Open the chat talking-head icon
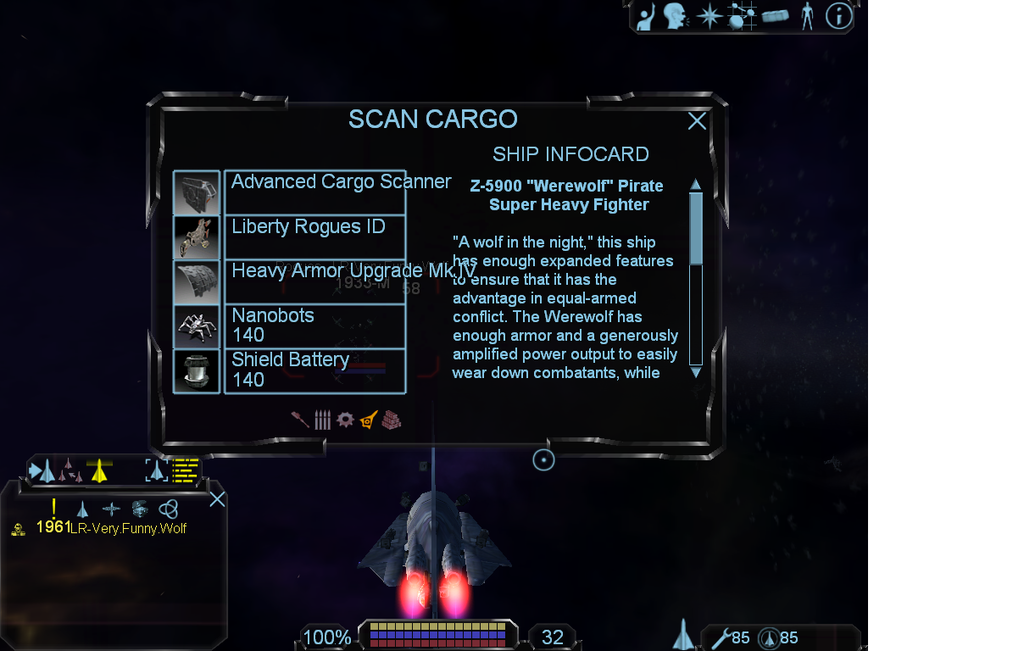 (676, 16)
